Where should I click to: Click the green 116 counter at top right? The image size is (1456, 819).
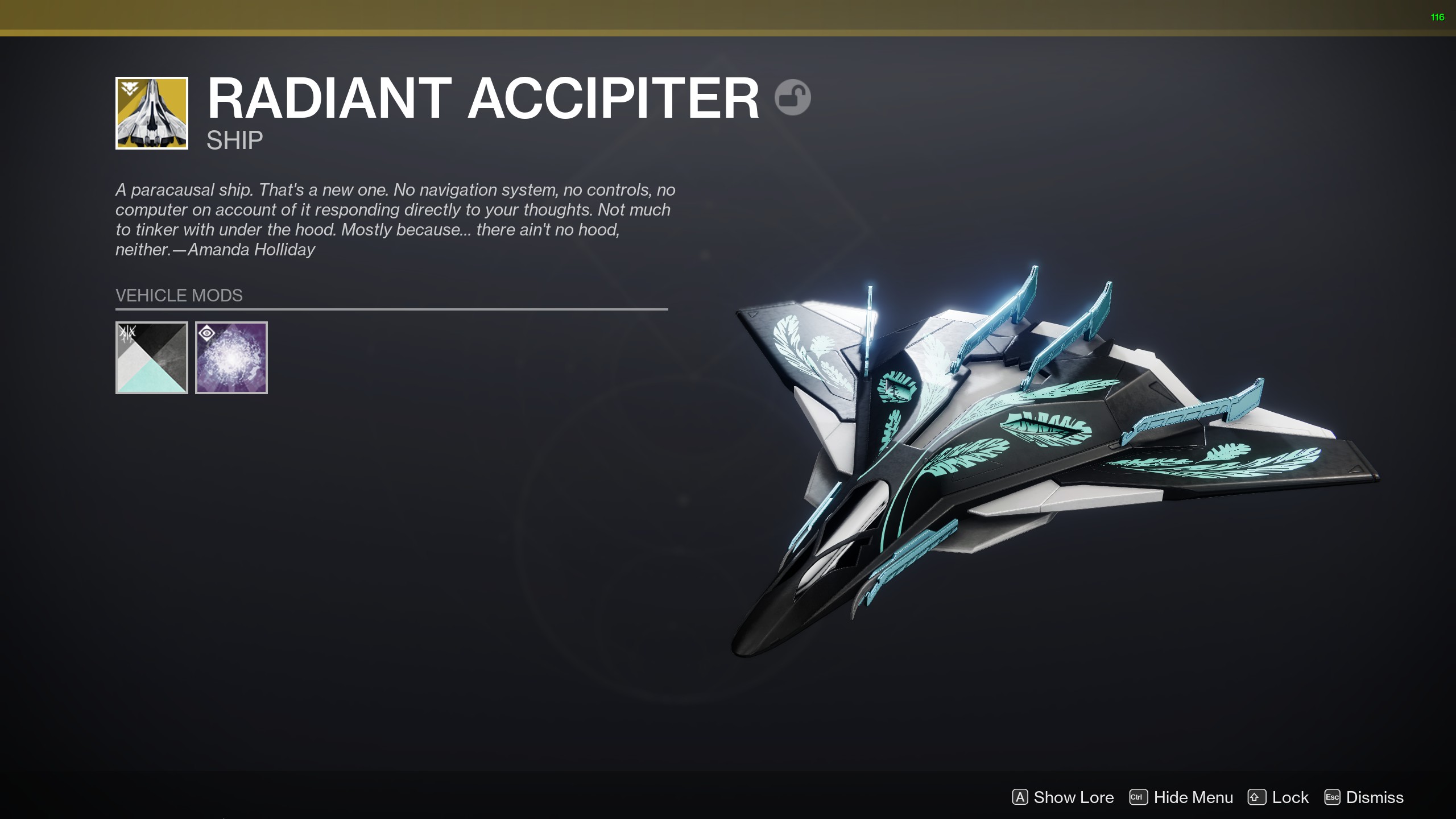tap(1441, 17)
